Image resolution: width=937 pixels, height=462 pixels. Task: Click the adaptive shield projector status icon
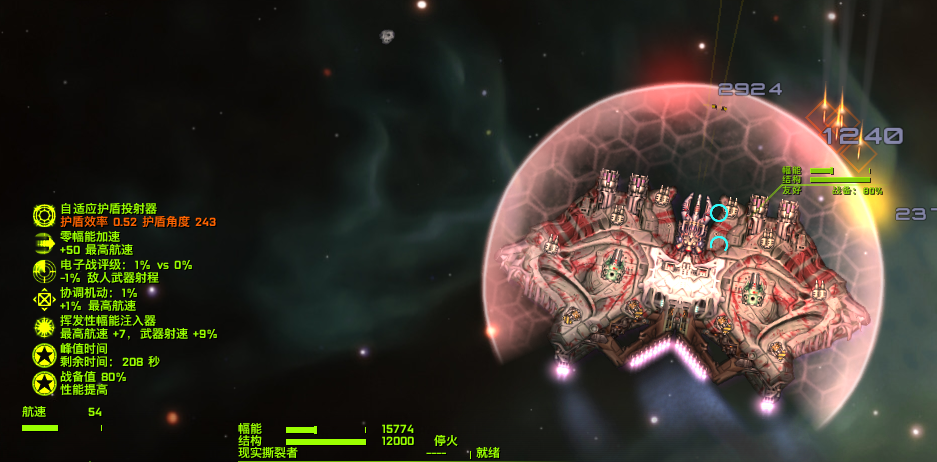pyautogui.click(x=44, y=215)
